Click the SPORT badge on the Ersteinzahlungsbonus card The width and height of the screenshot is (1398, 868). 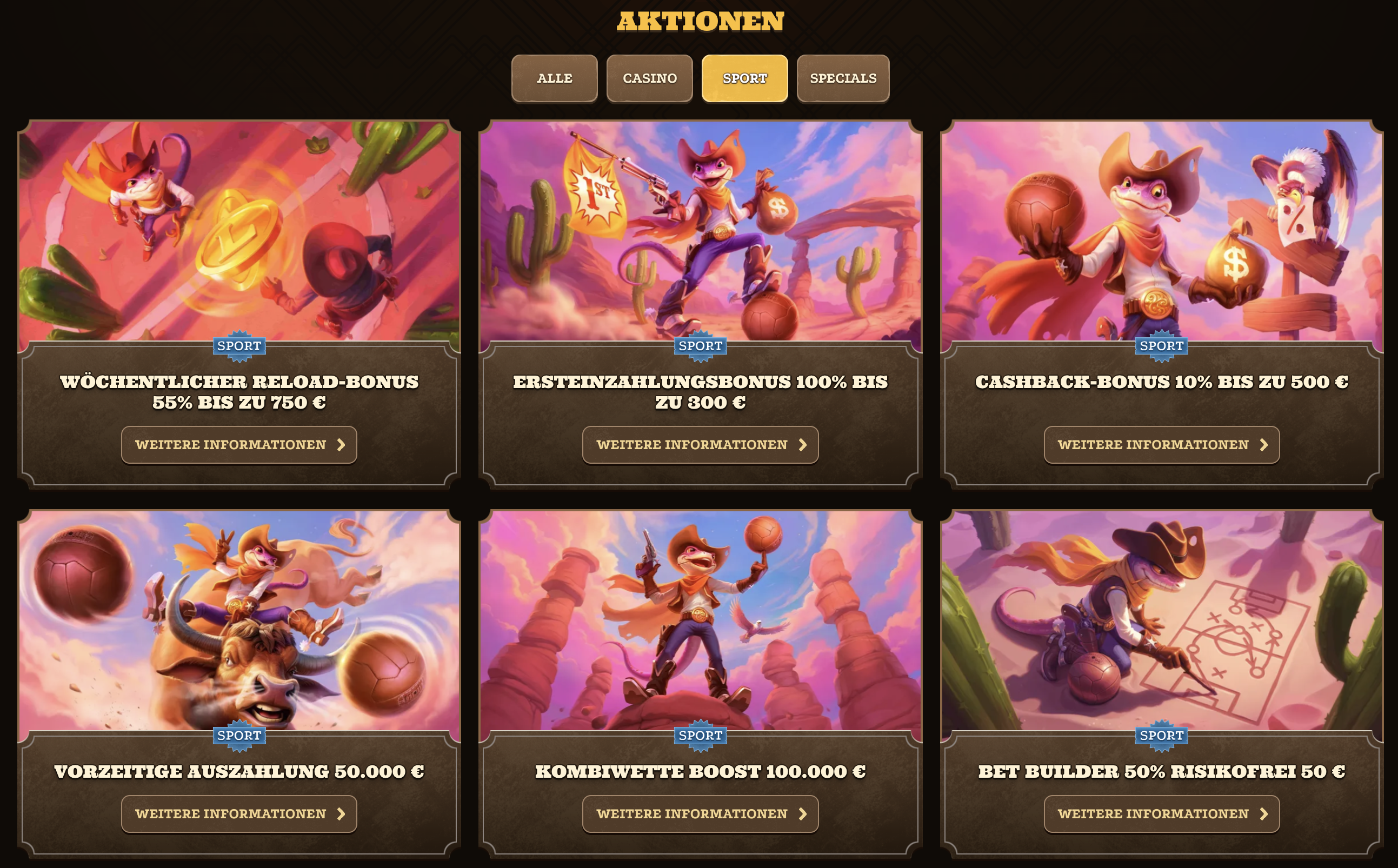[701, 346]
